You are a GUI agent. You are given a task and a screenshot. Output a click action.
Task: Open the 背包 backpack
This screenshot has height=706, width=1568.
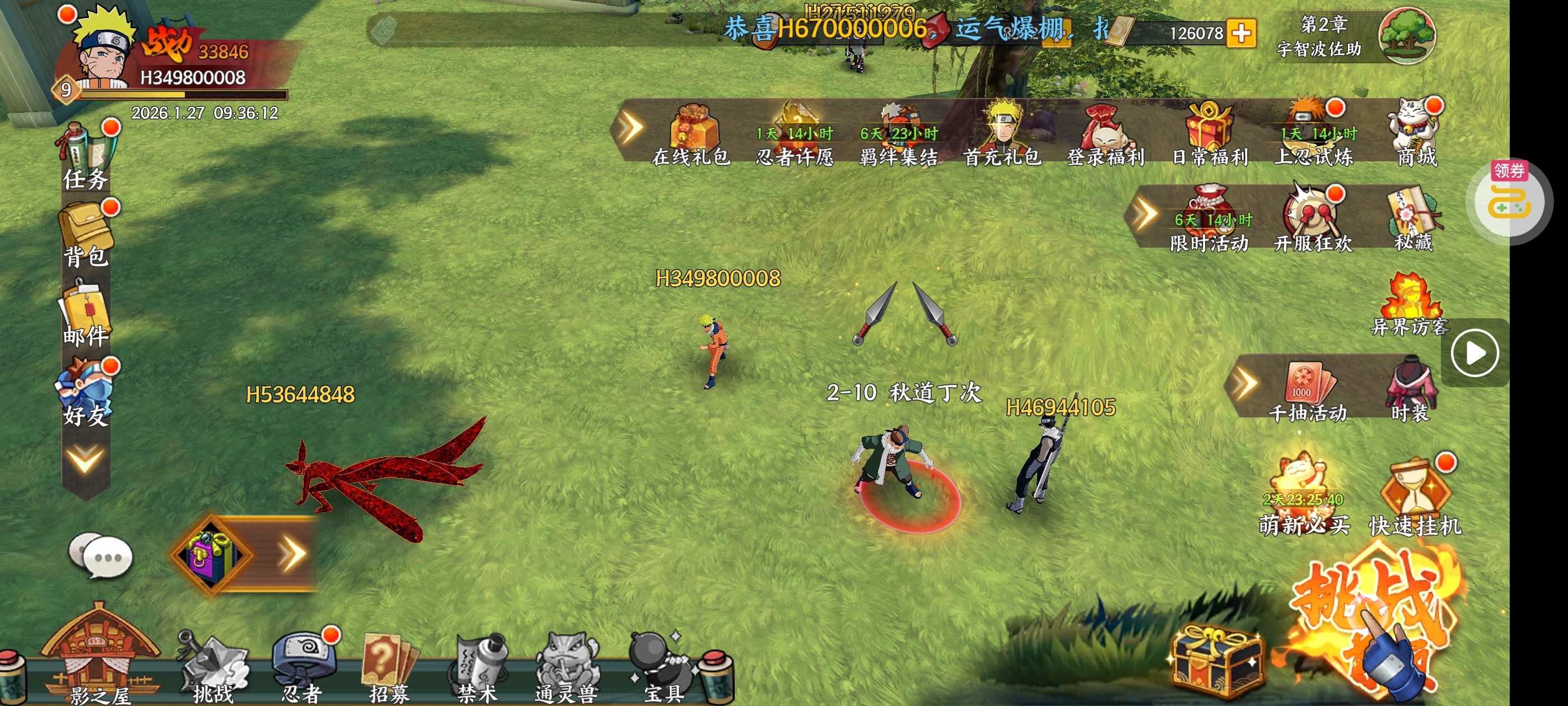click(x=86, y=235)
